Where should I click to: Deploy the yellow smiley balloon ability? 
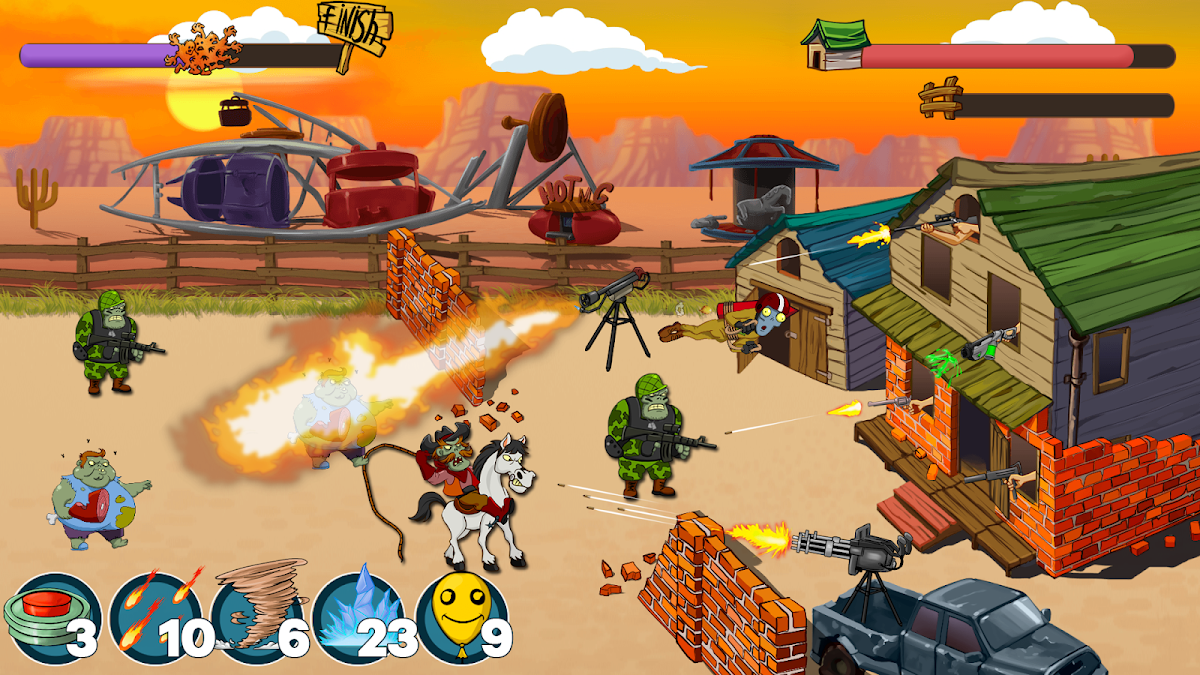[460, 617]
